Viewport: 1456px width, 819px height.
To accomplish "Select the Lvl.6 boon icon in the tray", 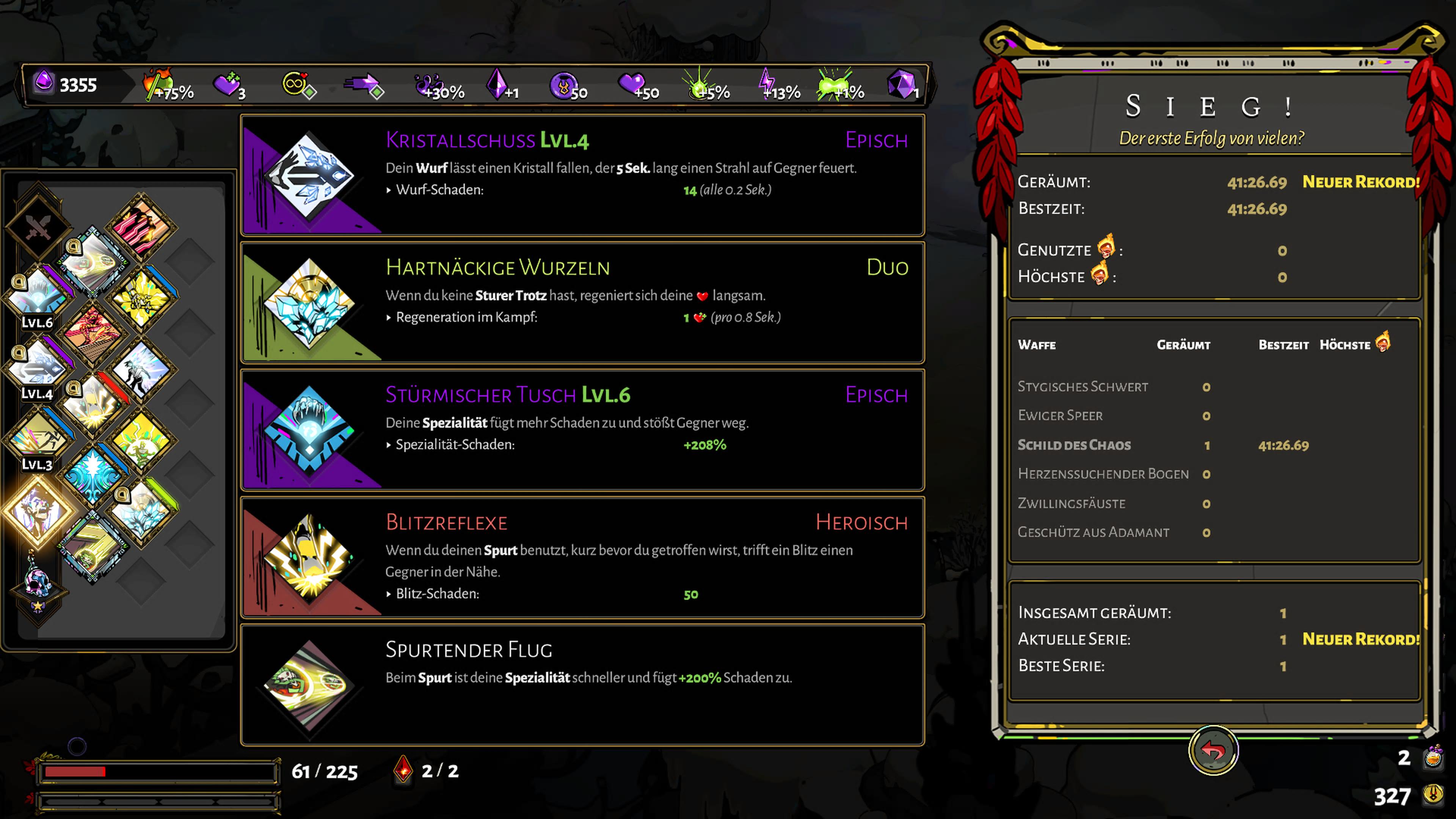I will [37, 296].
